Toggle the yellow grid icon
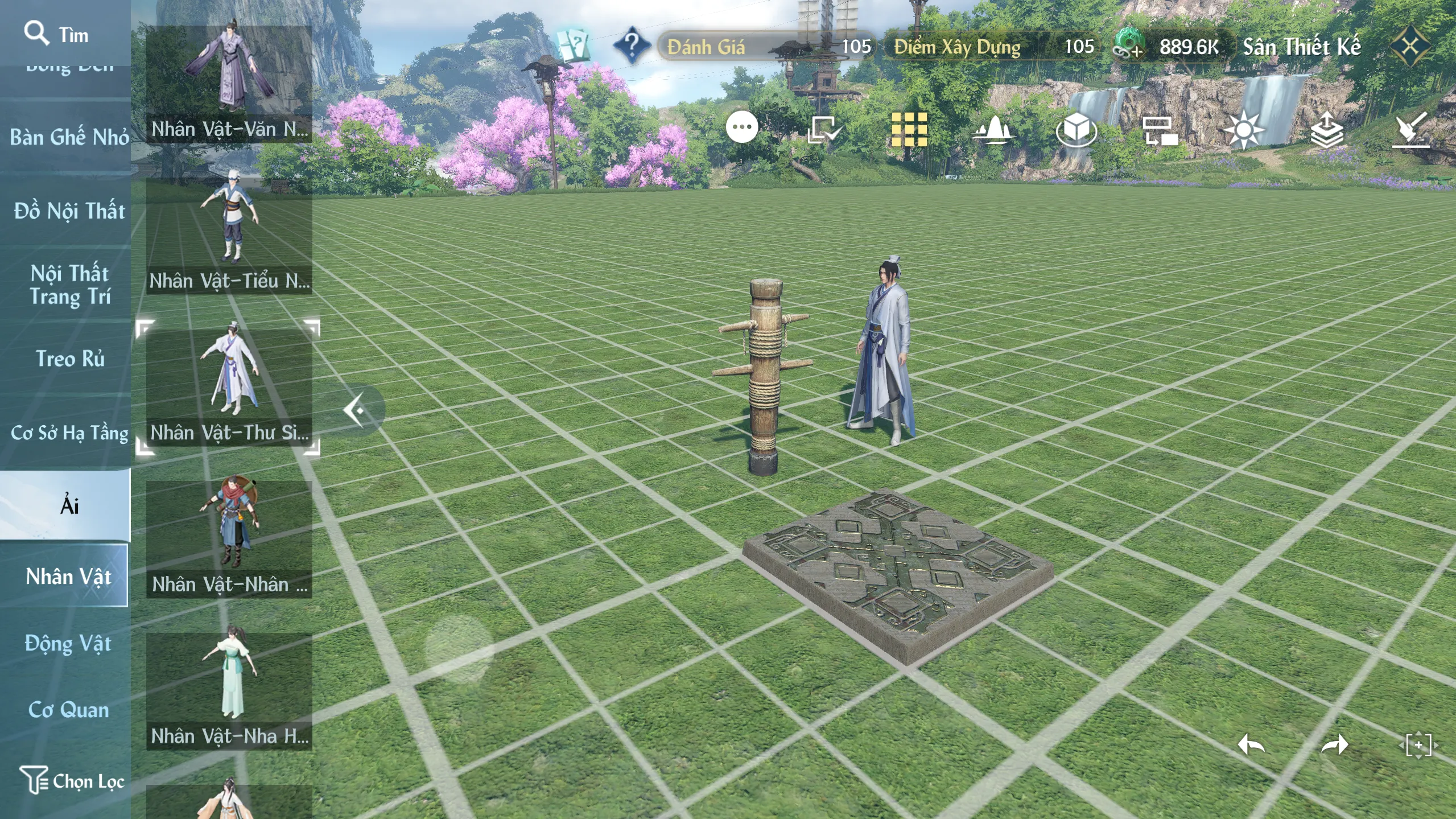This screenshot has width=1456, height=819. pos(909,129)
